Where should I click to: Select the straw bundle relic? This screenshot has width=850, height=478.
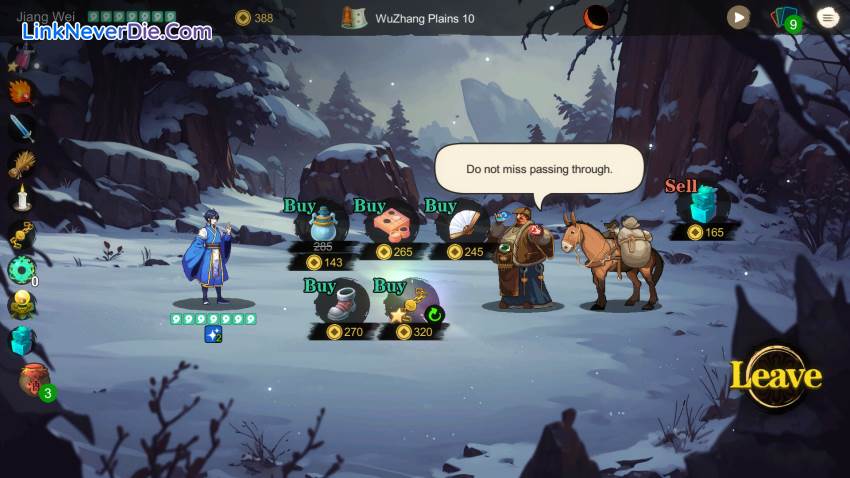coord(21,163)
